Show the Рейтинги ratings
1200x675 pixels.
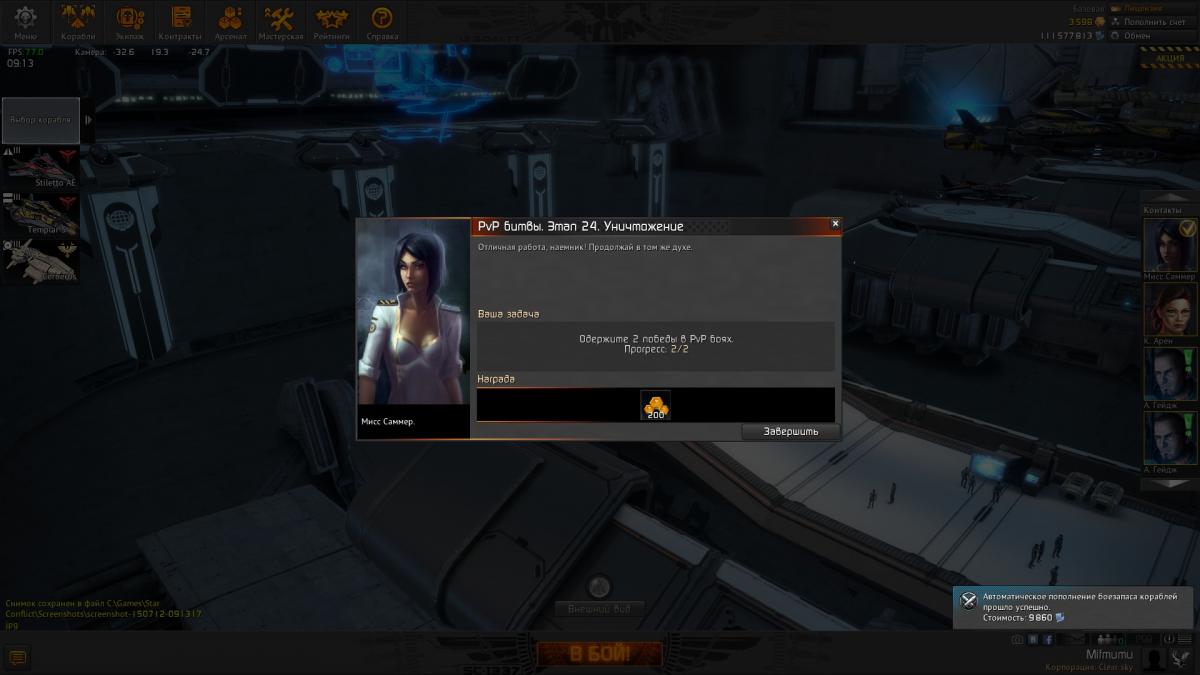332,22
